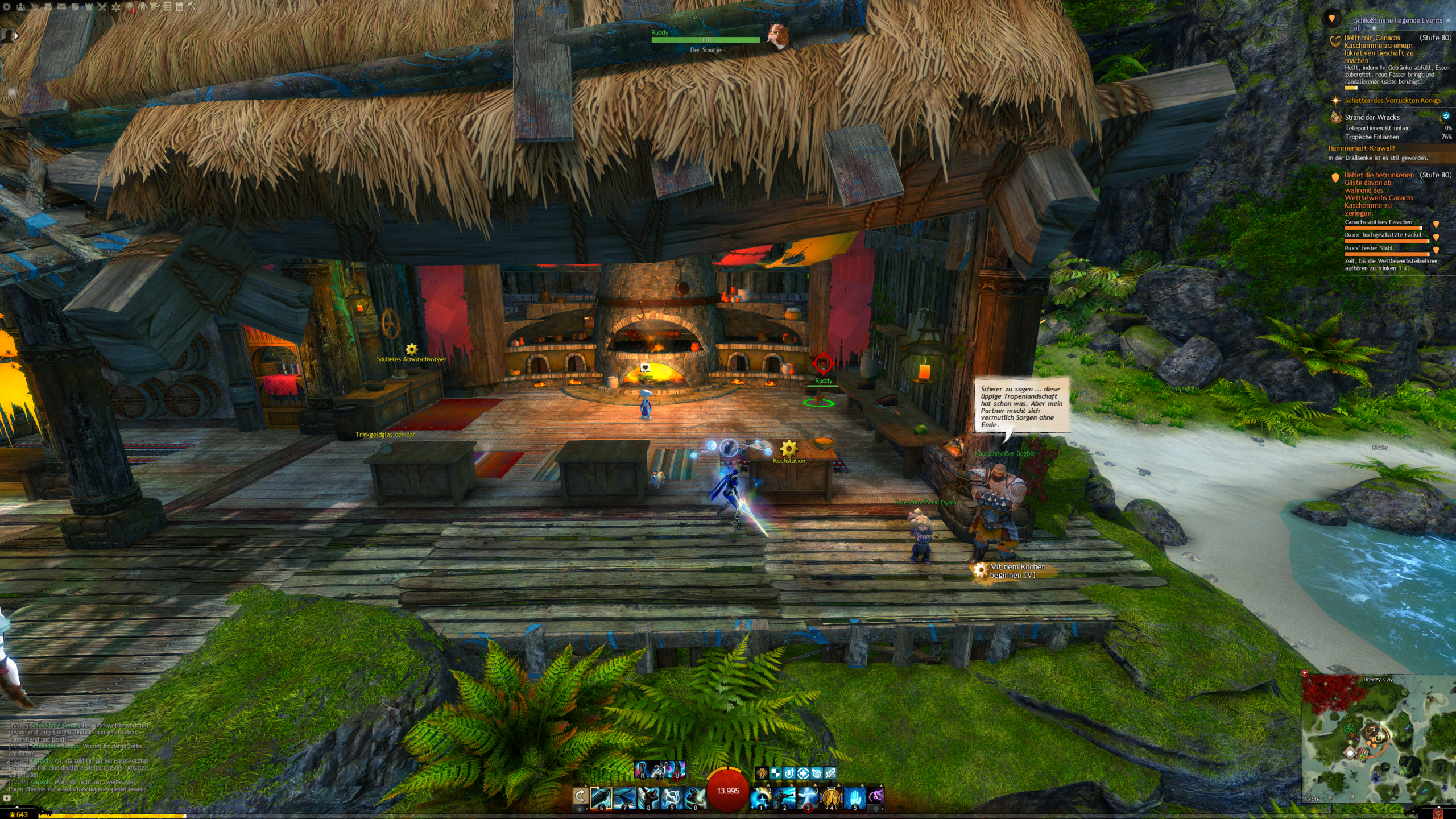The image size is (1456, 819).
Task: Open the mail envelope icon
Action: 61,7
